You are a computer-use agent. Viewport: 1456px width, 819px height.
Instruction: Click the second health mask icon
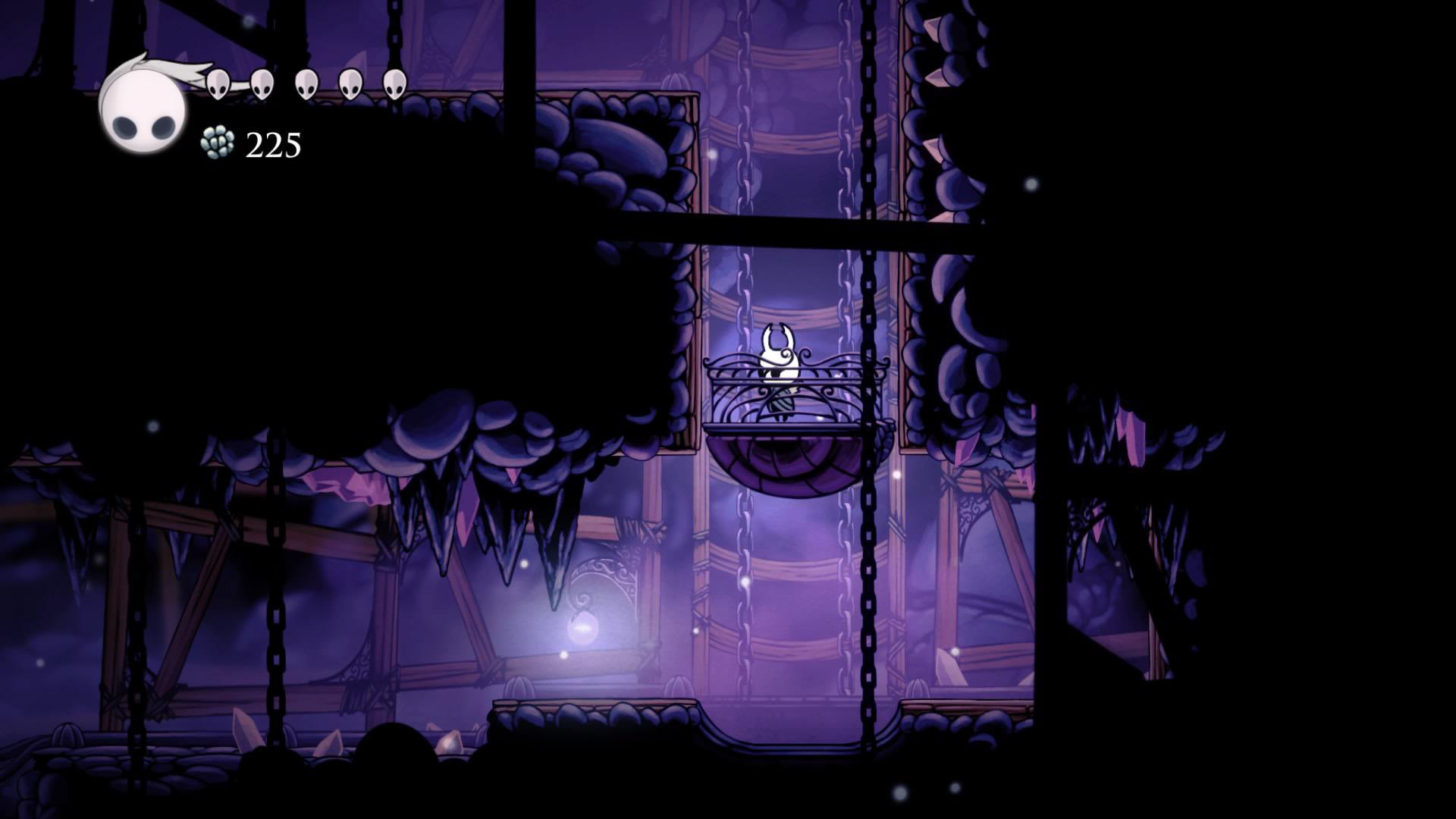262,84
